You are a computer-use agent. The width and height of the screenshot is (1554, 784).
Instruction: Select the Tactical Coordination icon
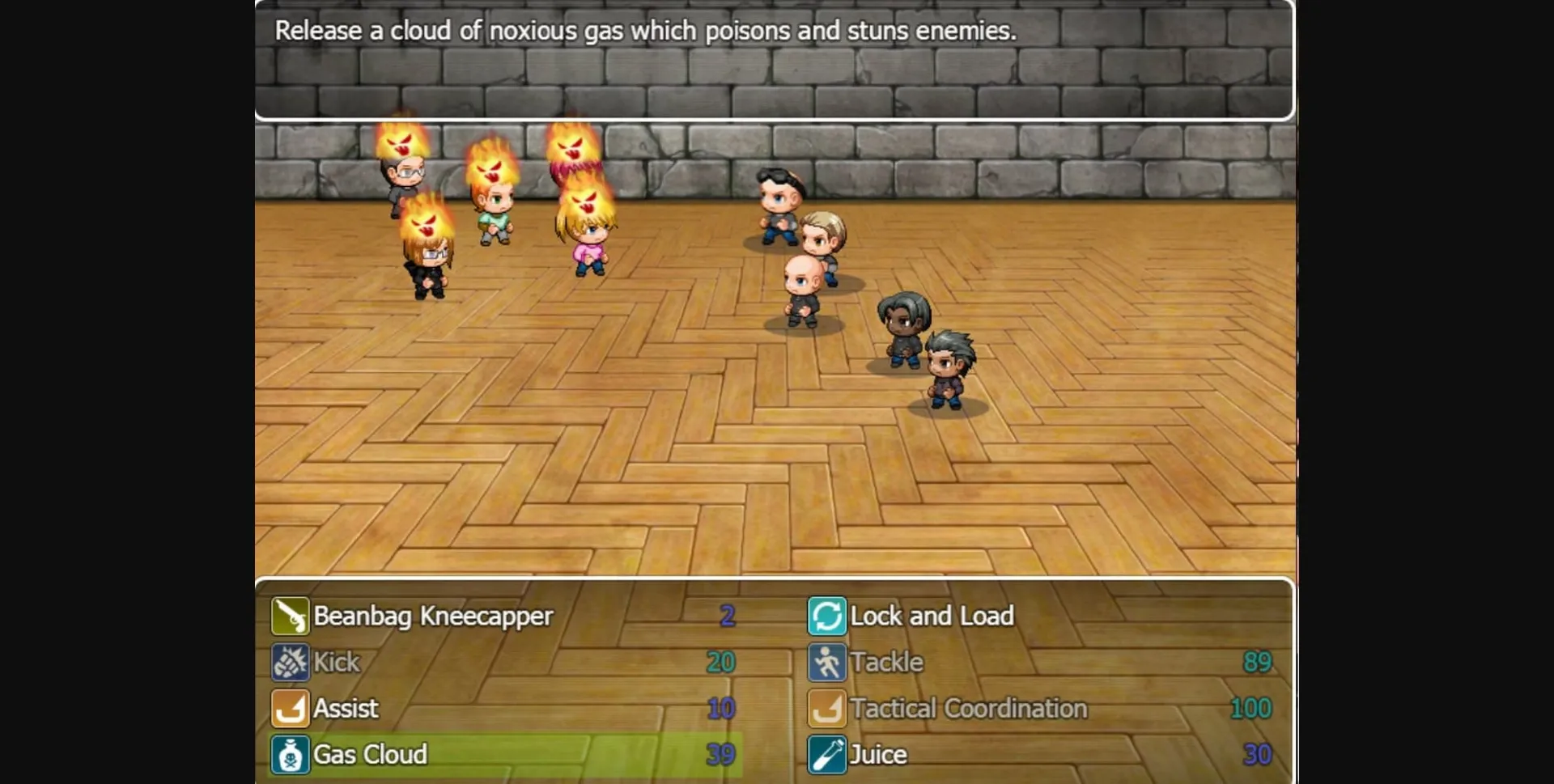click(827, 708)
